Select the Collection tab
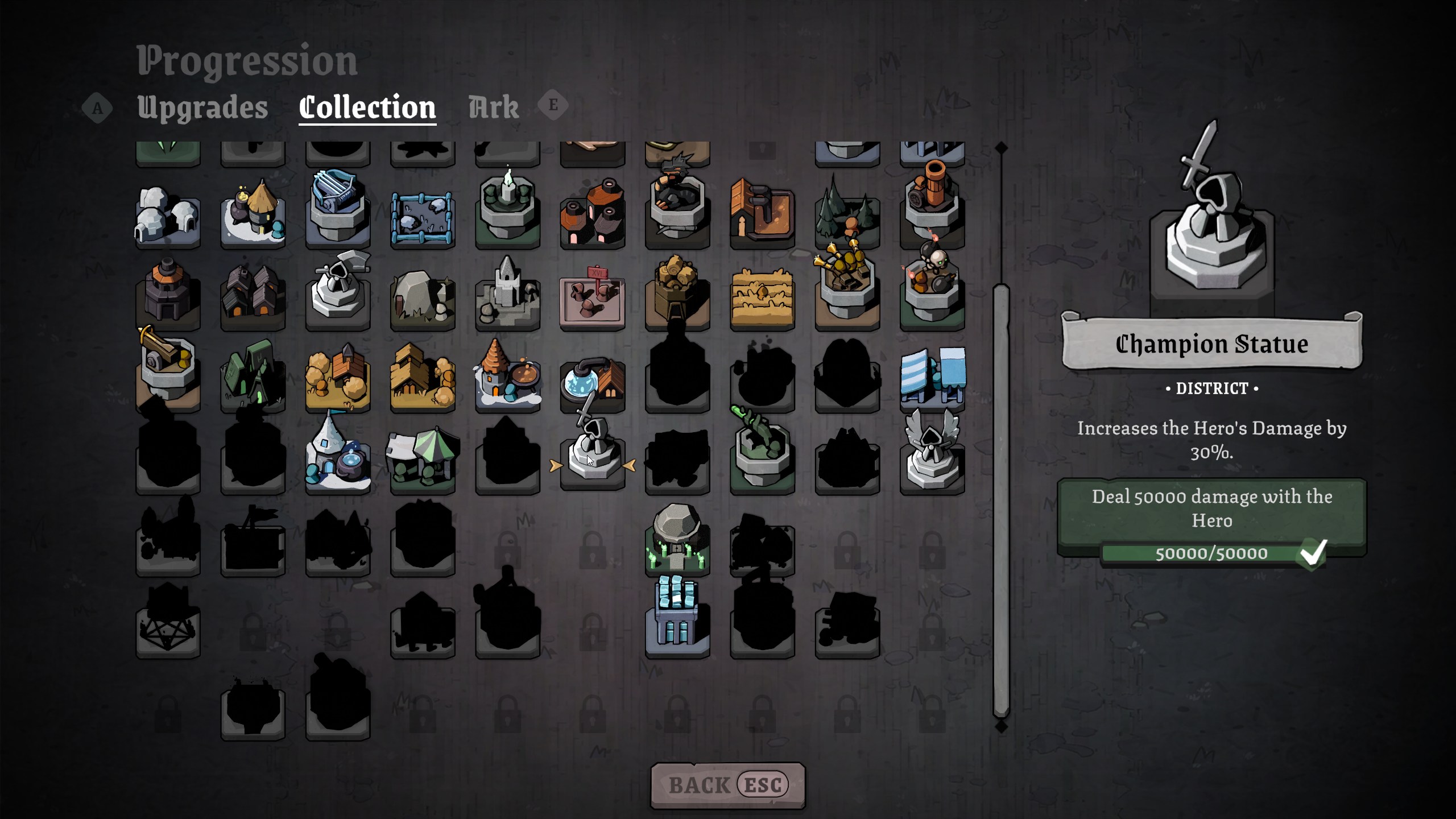This screenshot has width=1456, height=819. click(x=367, y=107)
